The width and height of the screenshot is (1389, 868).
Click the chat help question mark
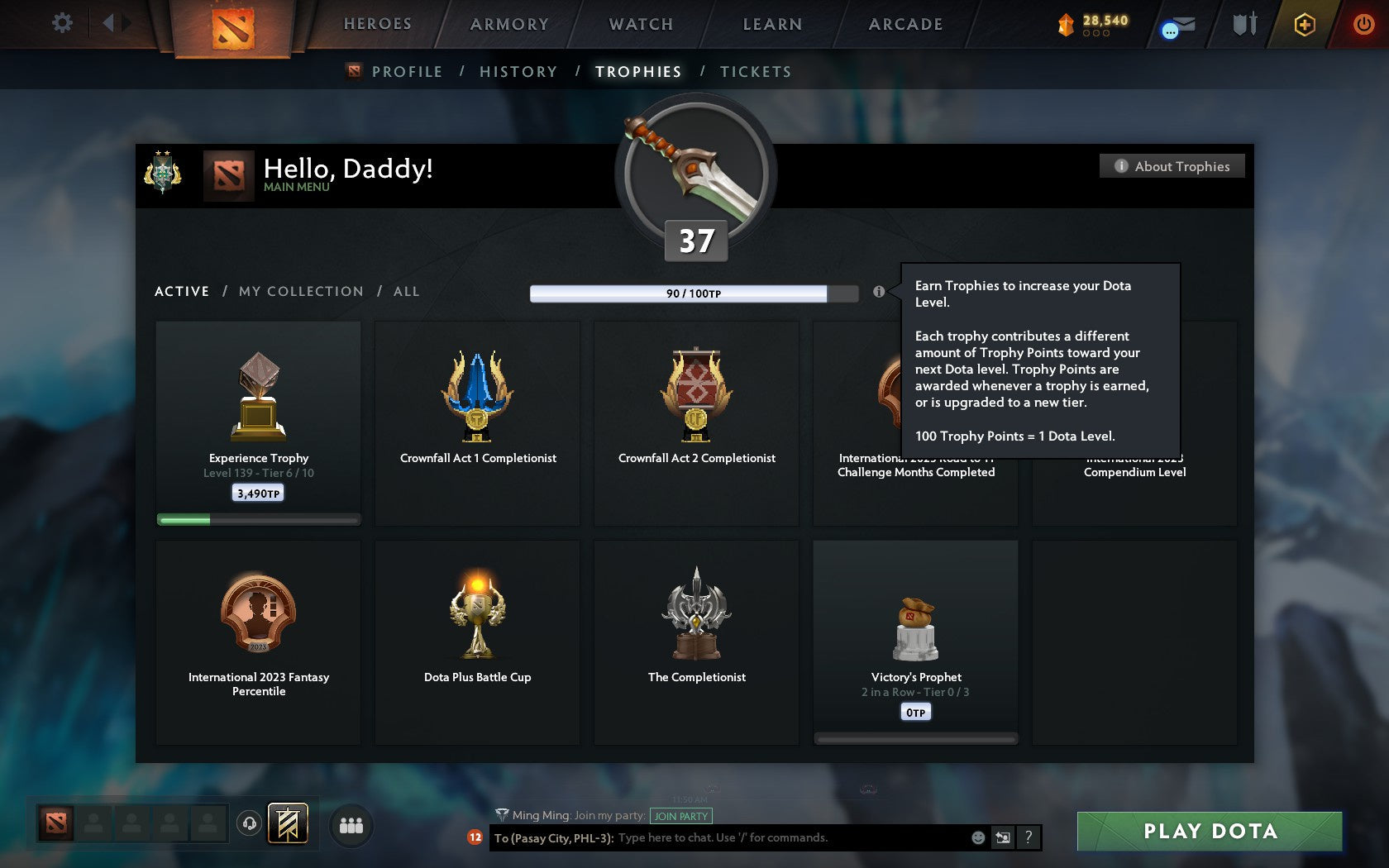[1029, 837]
